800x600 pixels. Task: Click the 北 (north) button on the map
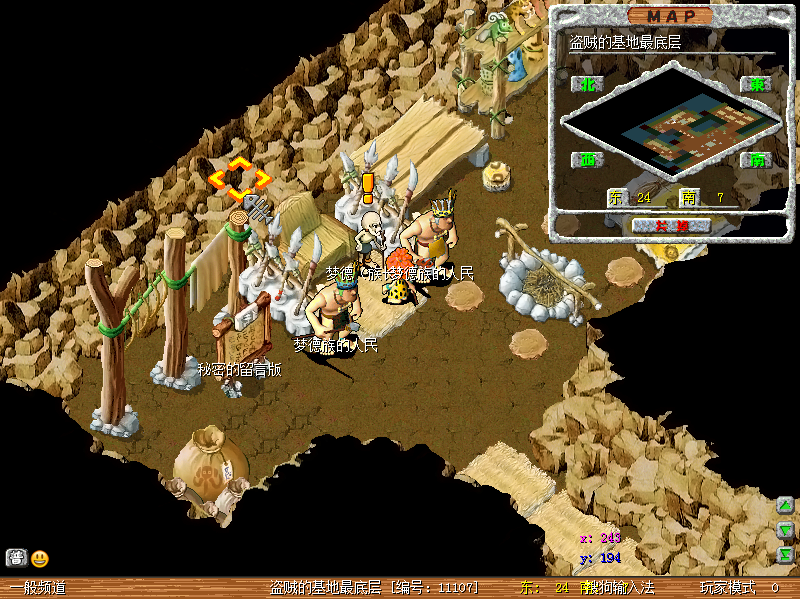pos(587,84)
